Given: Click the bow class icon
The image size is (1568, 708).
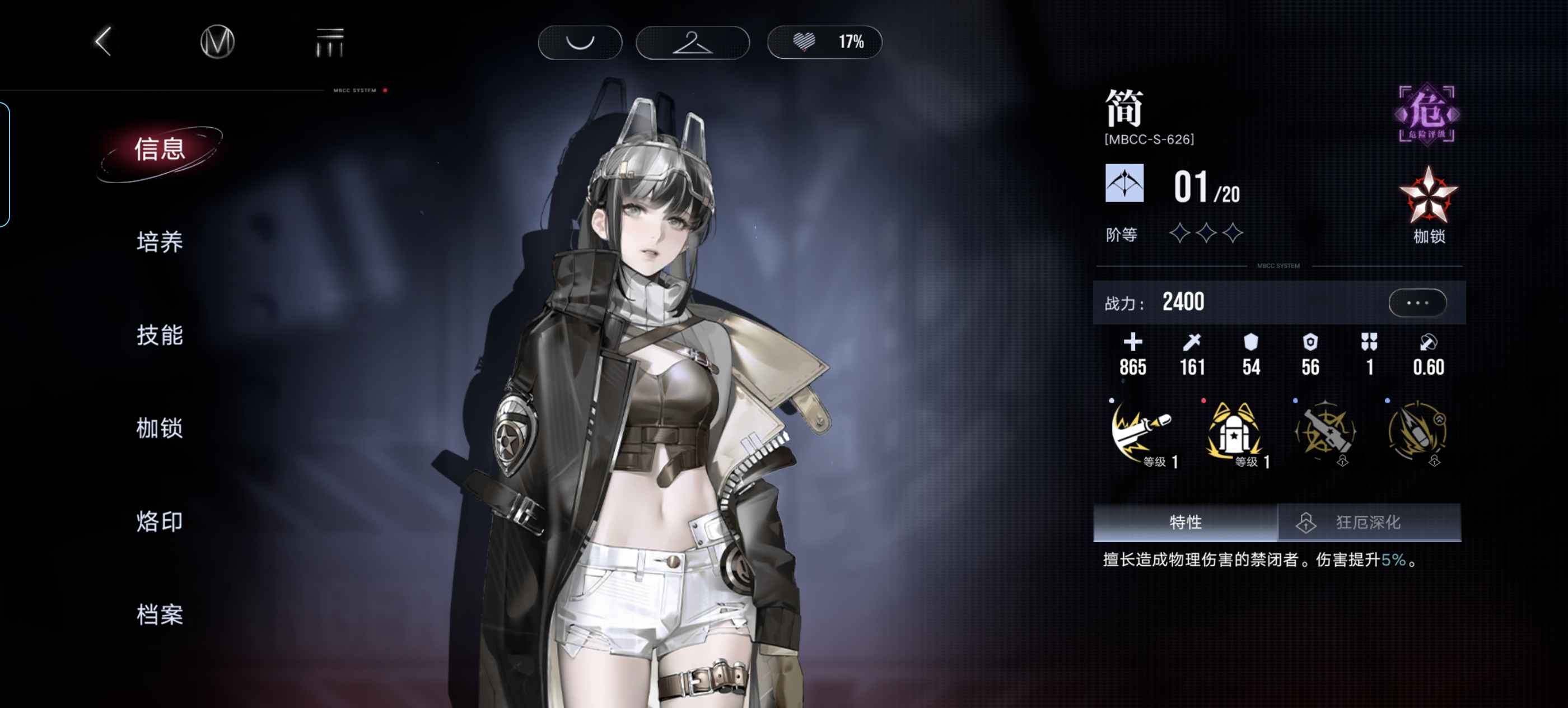Looking at the screenshot, I should click(1124, 183).
